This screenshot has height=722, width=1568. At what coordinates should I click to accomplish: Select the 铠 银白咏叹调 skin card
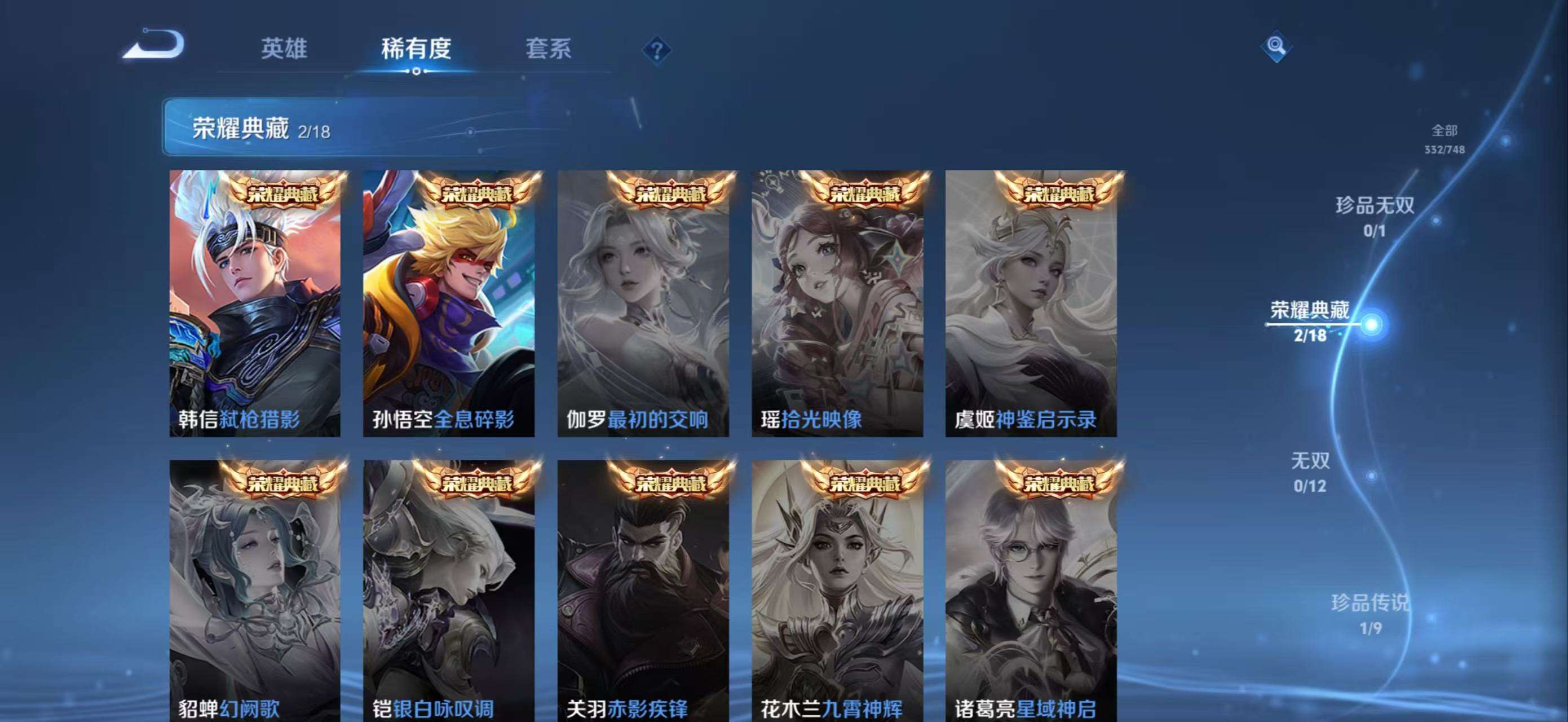pos(449,591)
